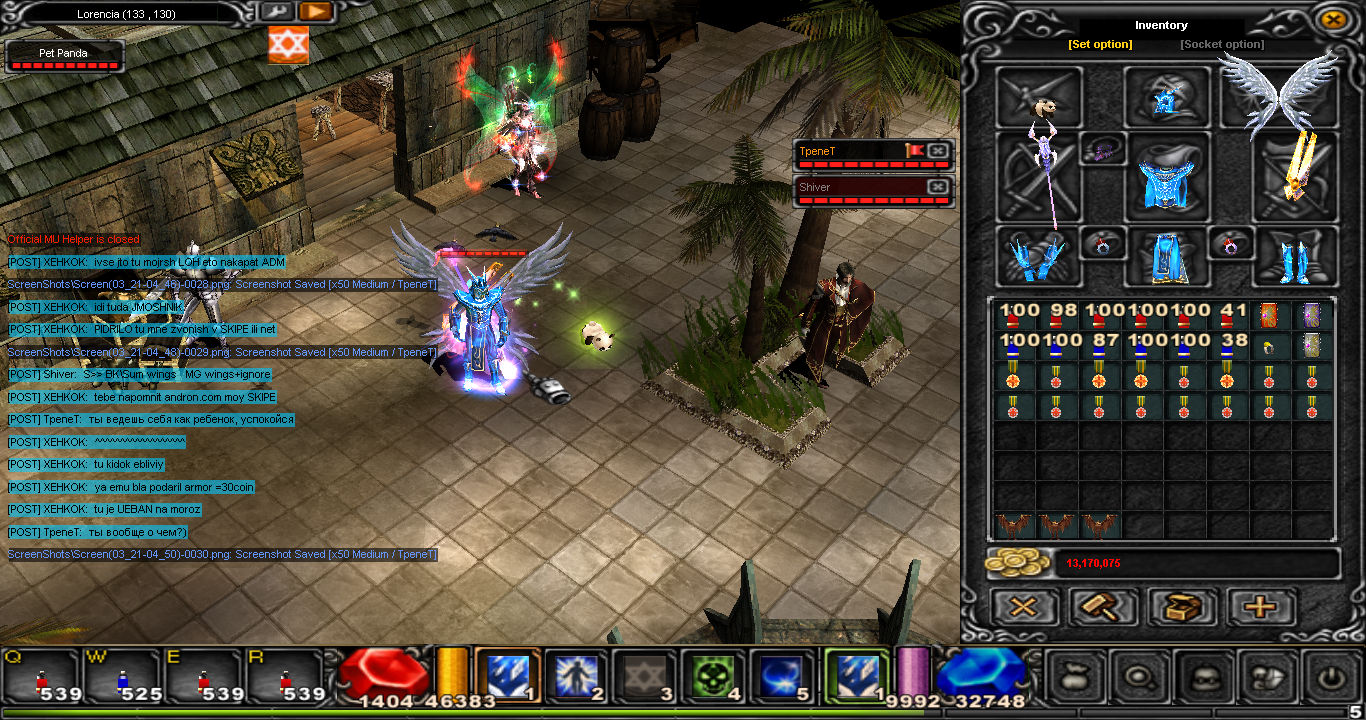Click the hammer repair button
Viewport: 1366px width, 720px height.
[1104, 607]
